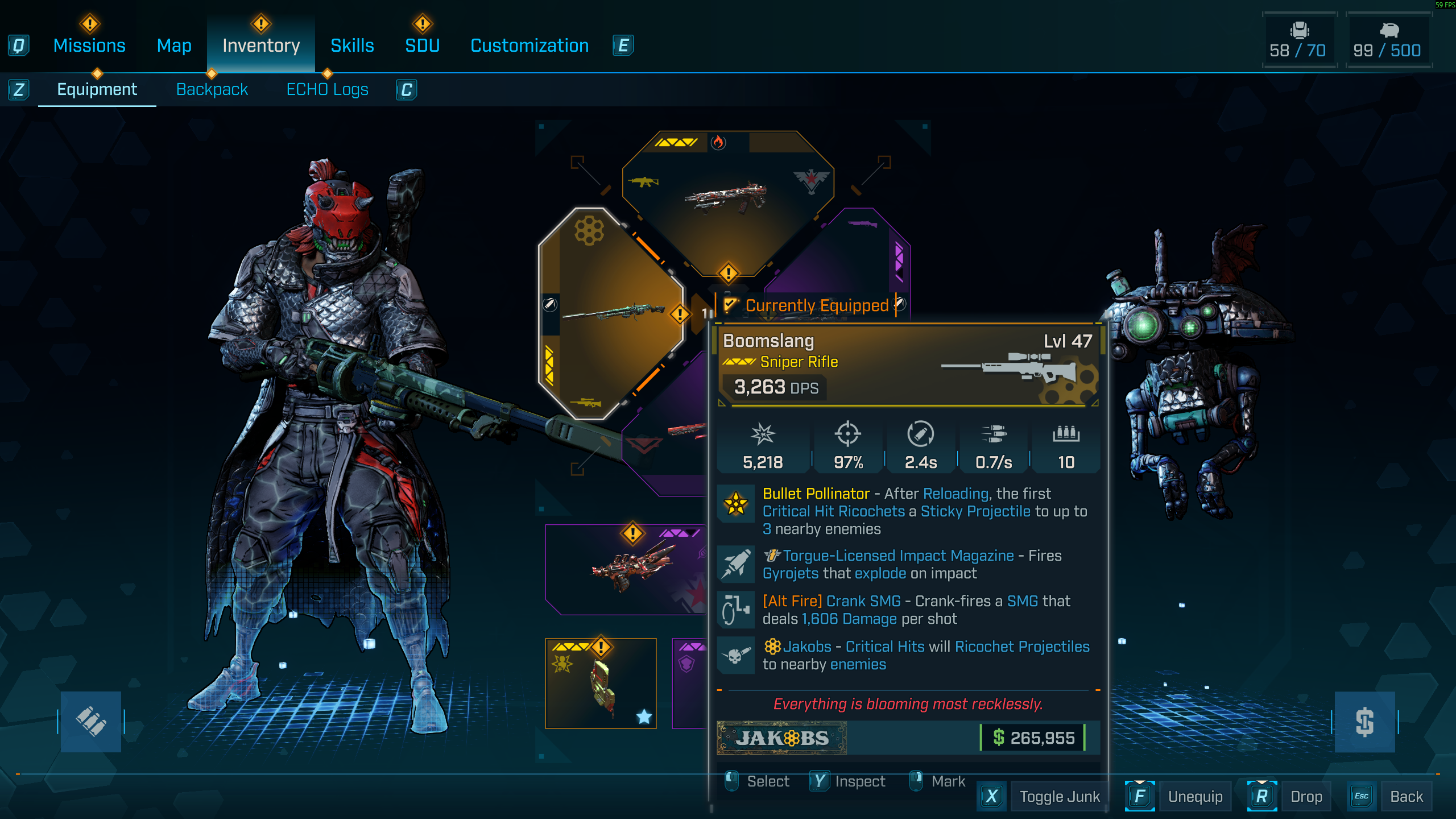Toggle Junk on the selected item
This screenshot has height=820, width=1456.
tap(1059, 797)
